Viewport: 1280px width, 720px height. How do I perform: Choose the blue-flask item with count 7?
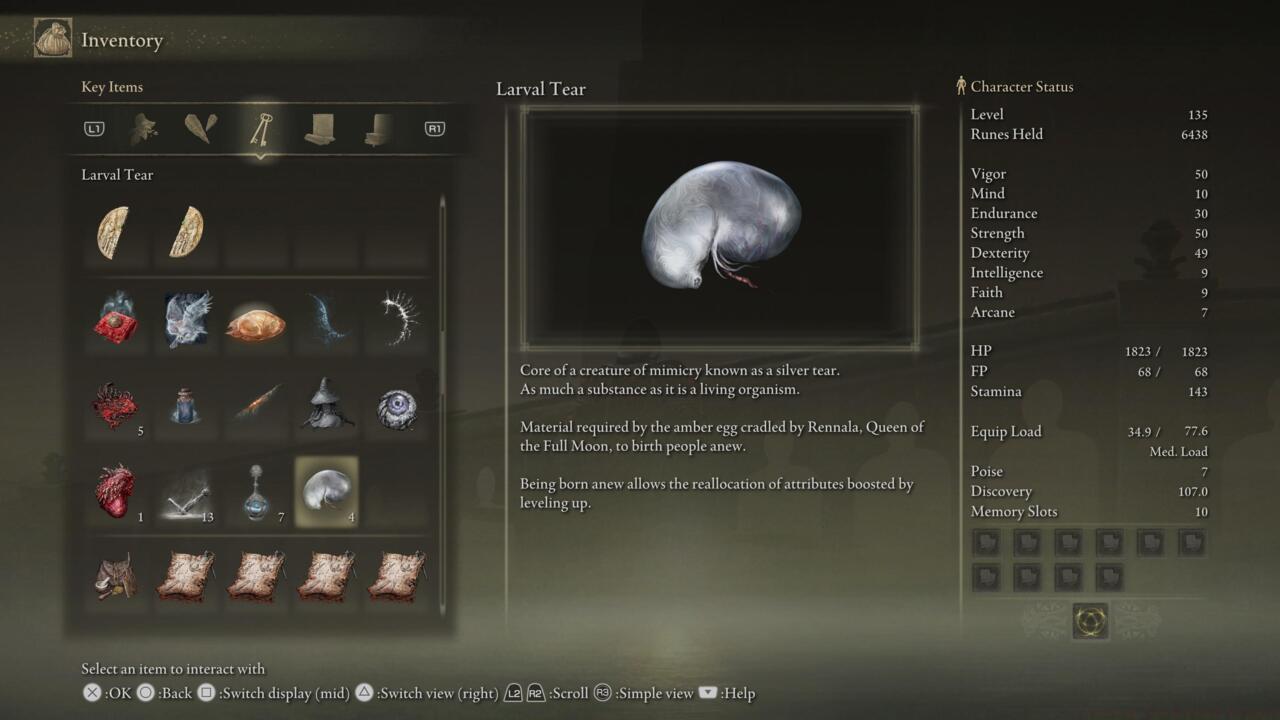click(x=256, y=491)
